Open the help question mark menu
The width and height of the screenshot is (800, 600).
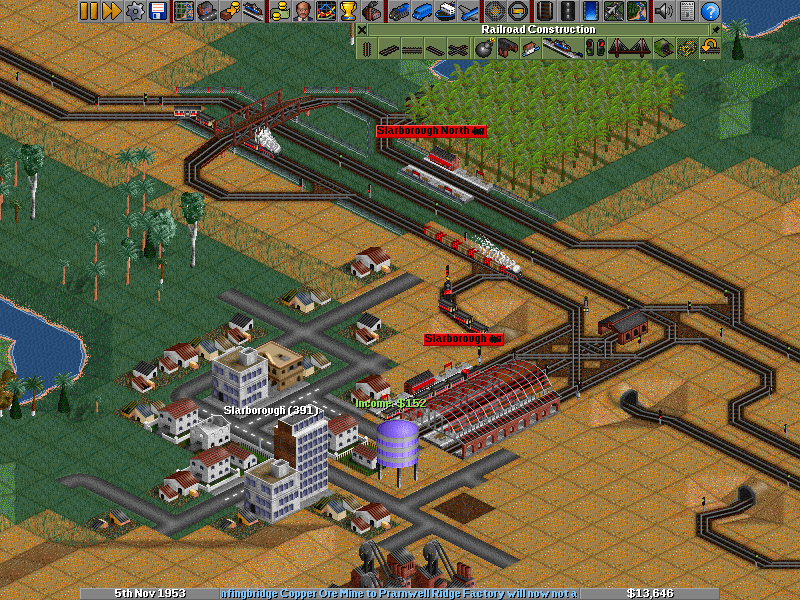[x=711, y=11]
